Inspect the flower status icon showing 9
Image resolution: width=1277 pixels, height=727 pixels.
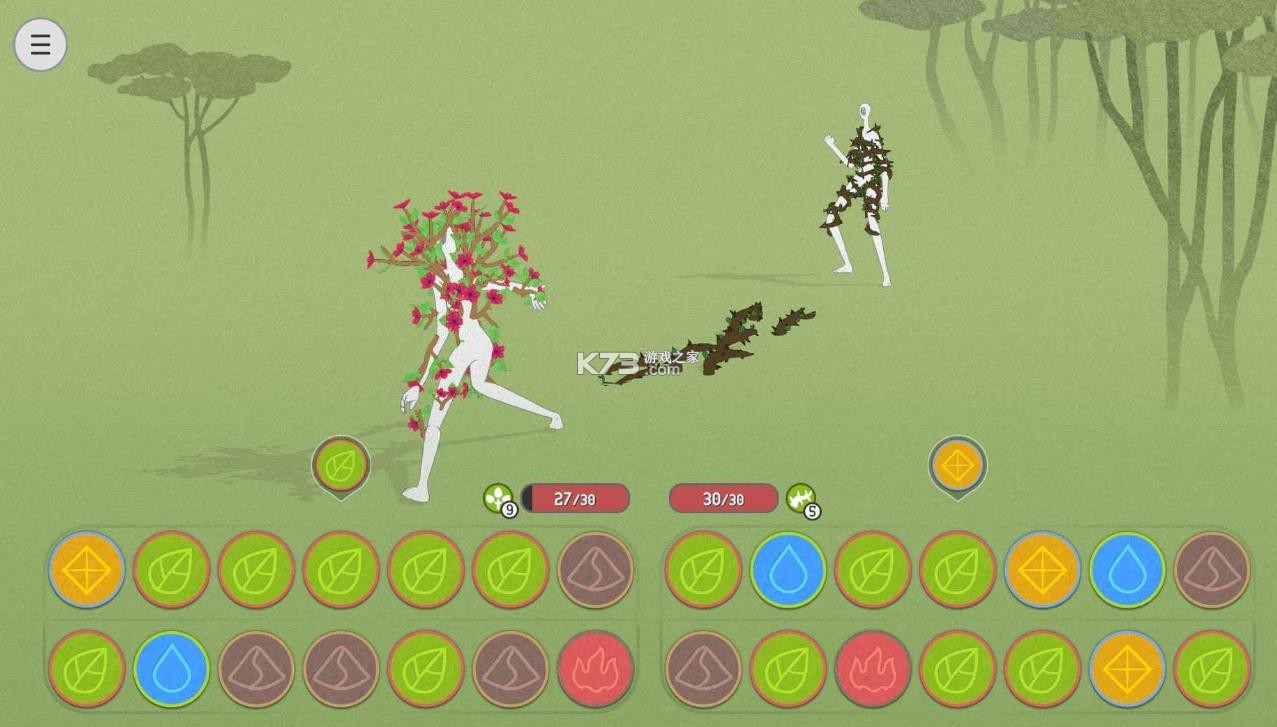(498, 498)
